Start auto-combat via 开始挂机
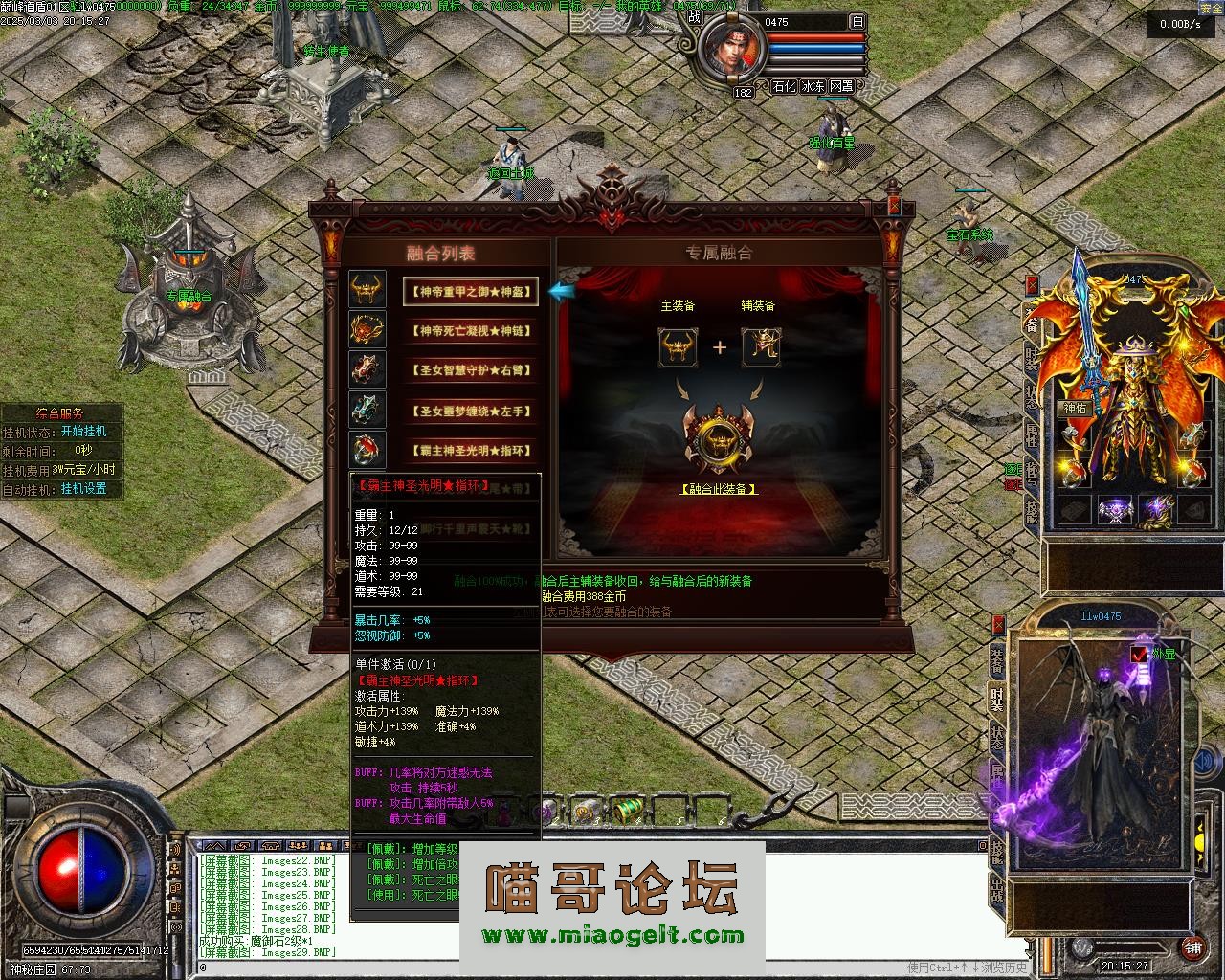This screenshot has width=1225, height=980. 84,432
